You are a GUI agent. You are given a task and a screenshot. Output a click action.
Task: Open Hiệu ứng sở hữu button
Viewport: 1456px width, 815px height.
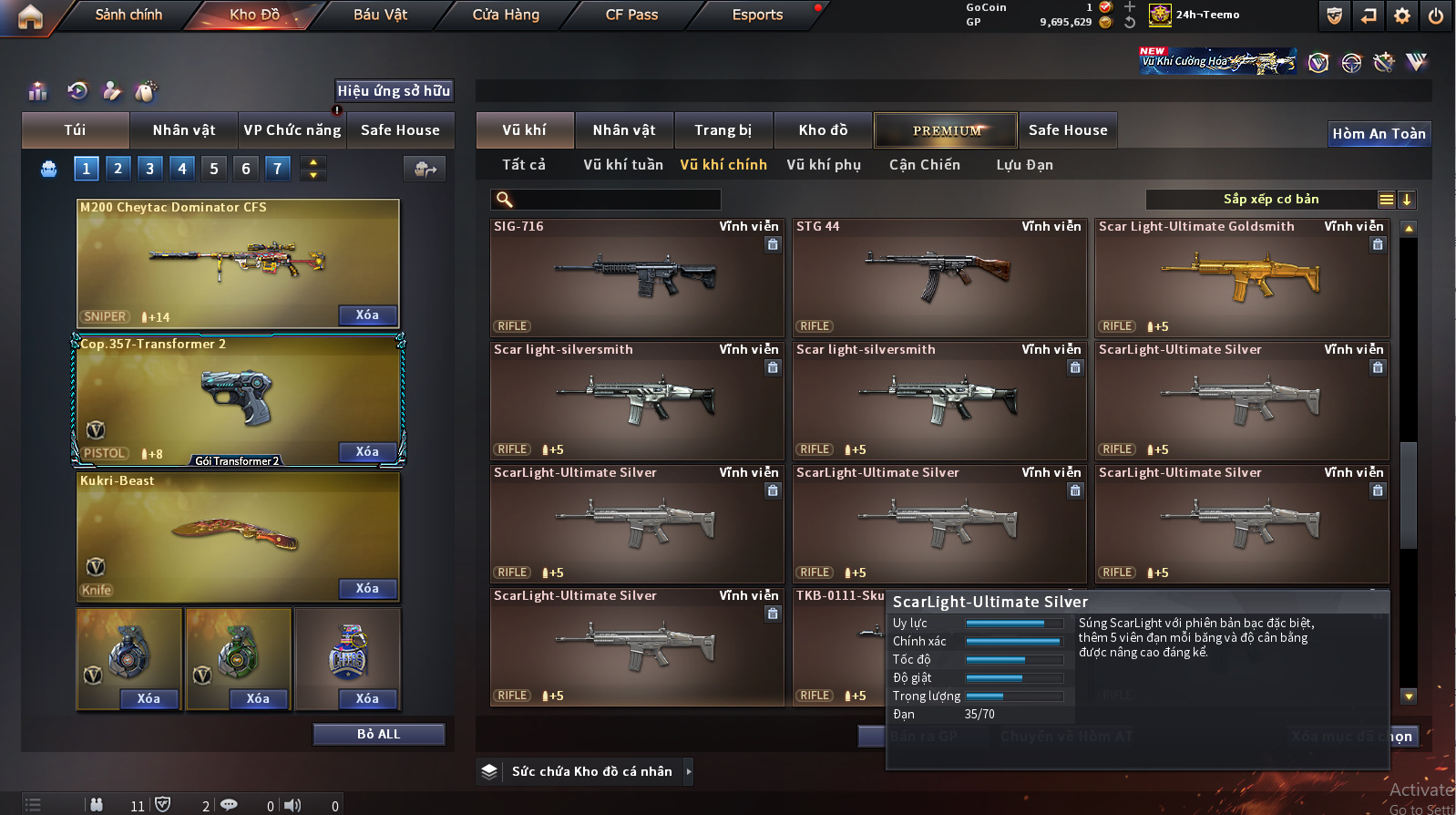394,90
